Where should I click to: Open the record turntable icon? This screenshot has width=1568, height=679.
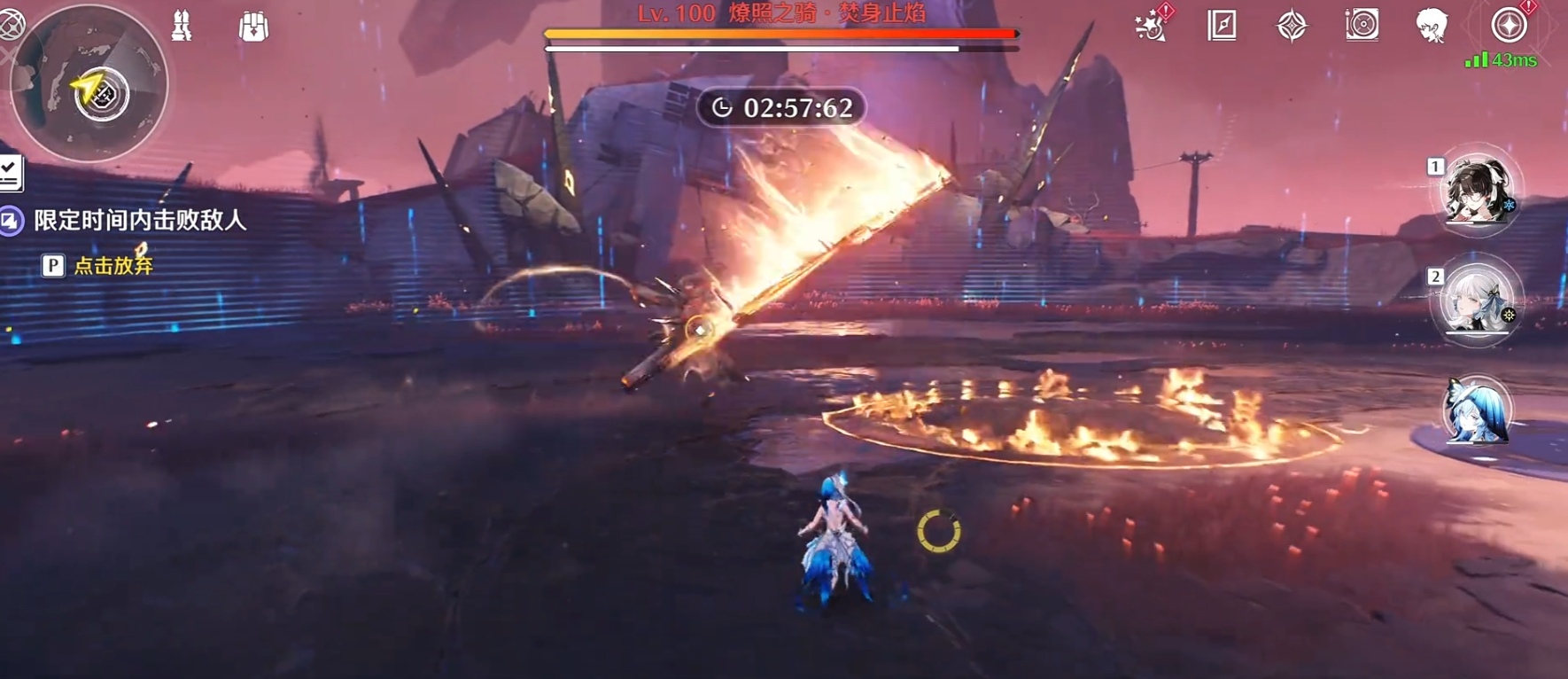[x=1362, y=26]
